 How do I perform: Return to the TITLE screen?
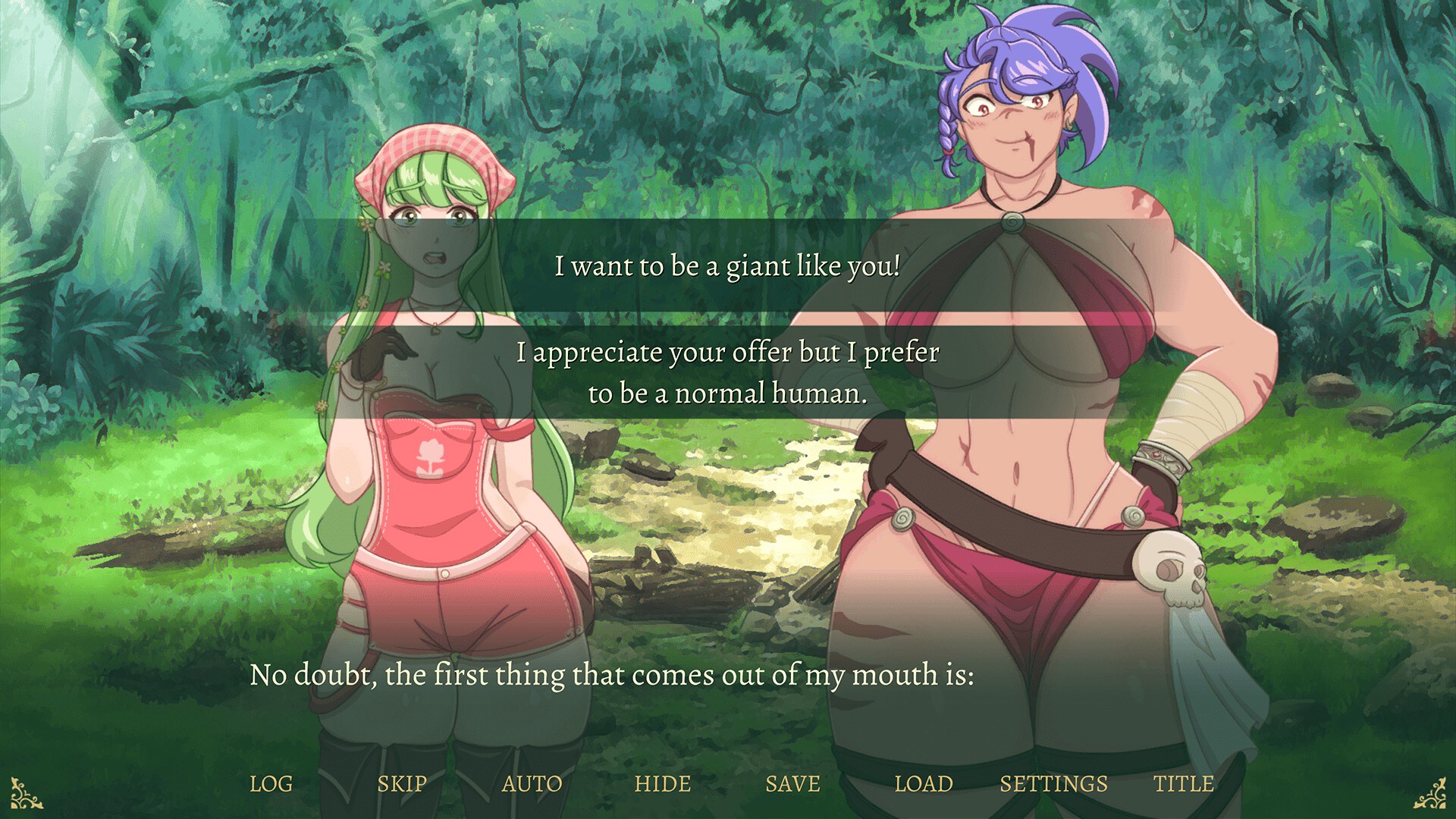1185,783
